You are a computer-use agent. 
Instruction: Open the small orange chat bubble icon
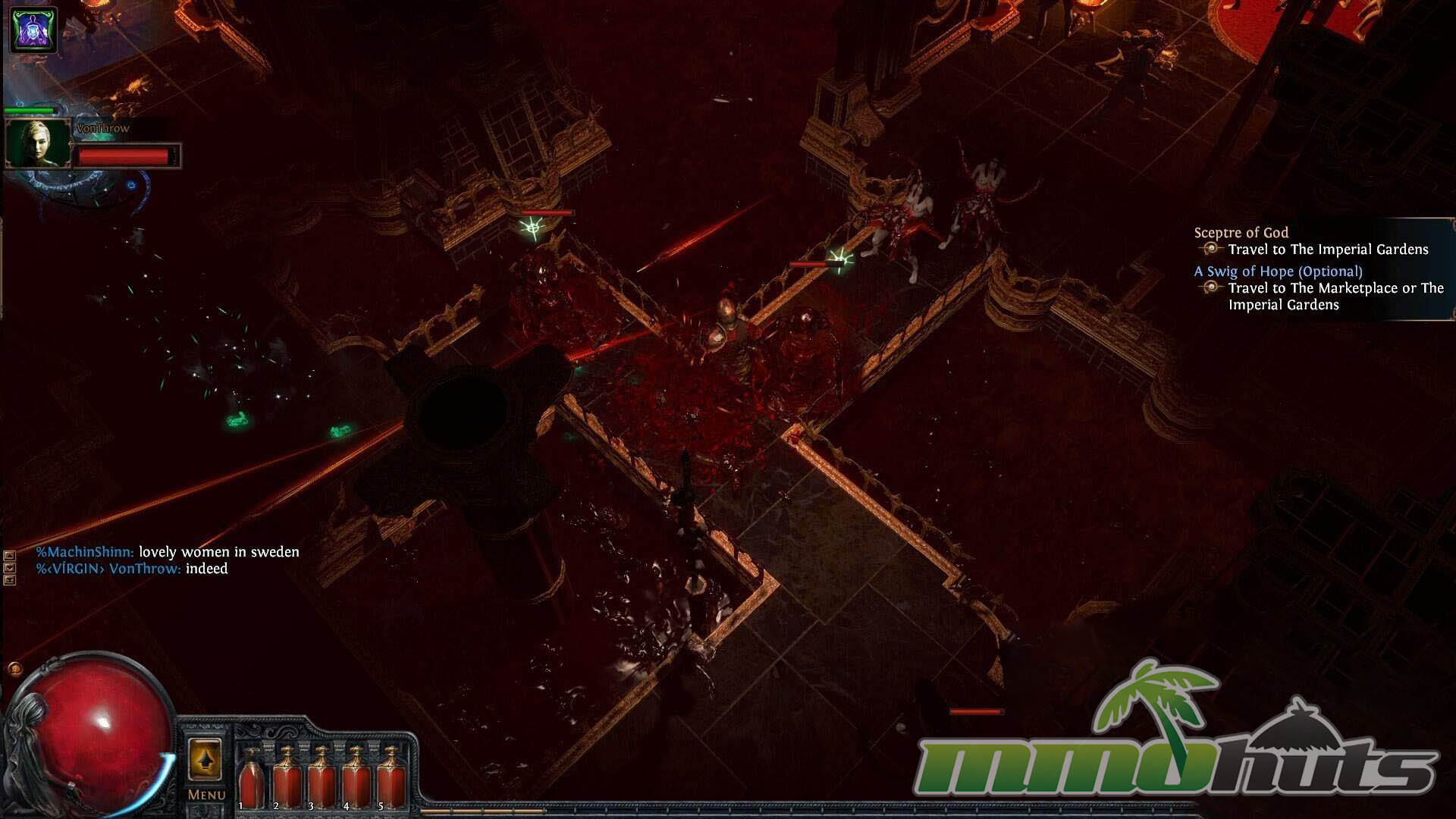tap(14, 669)
